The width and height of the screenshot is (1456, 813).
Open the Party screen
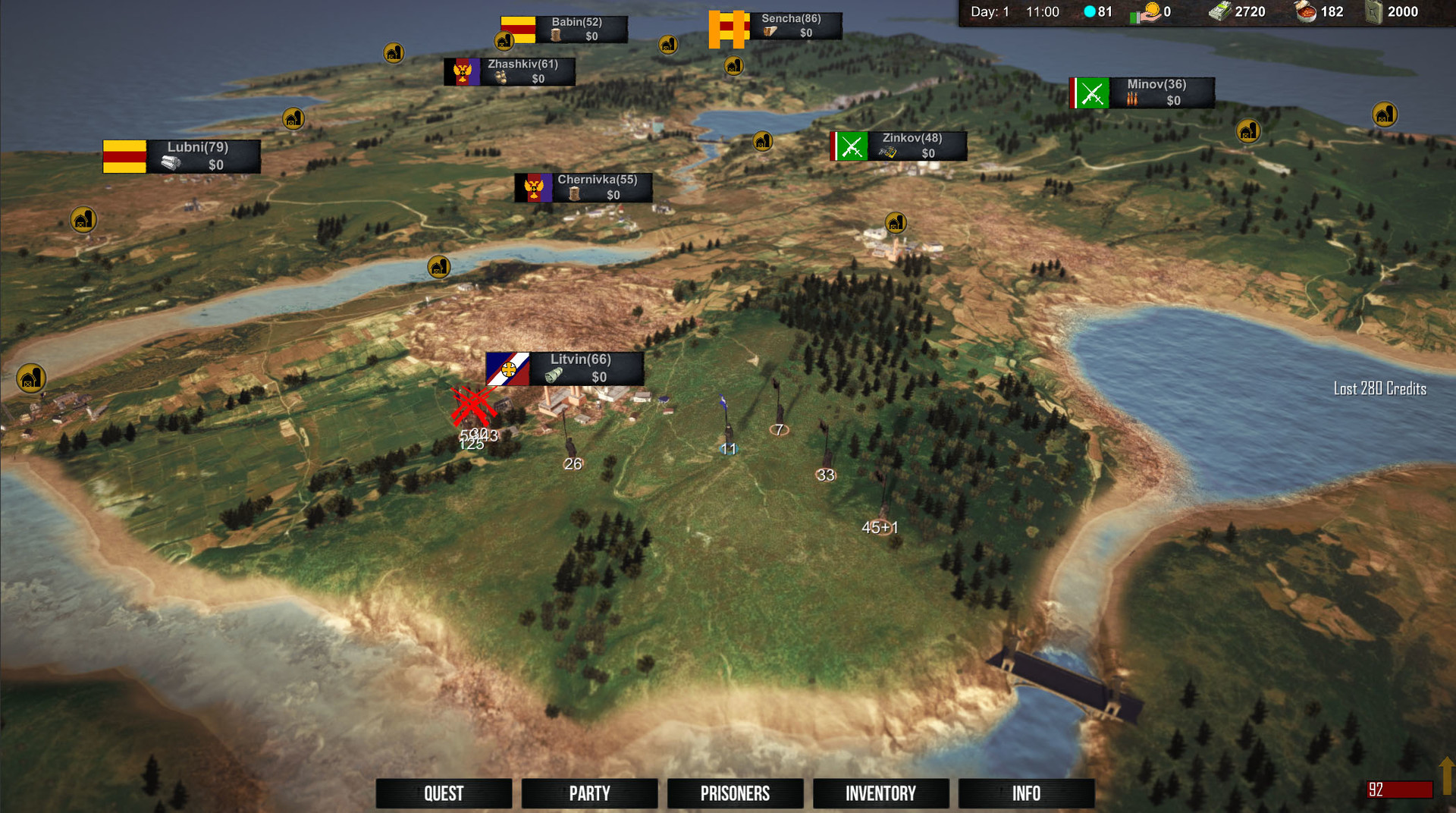[589, 793]
